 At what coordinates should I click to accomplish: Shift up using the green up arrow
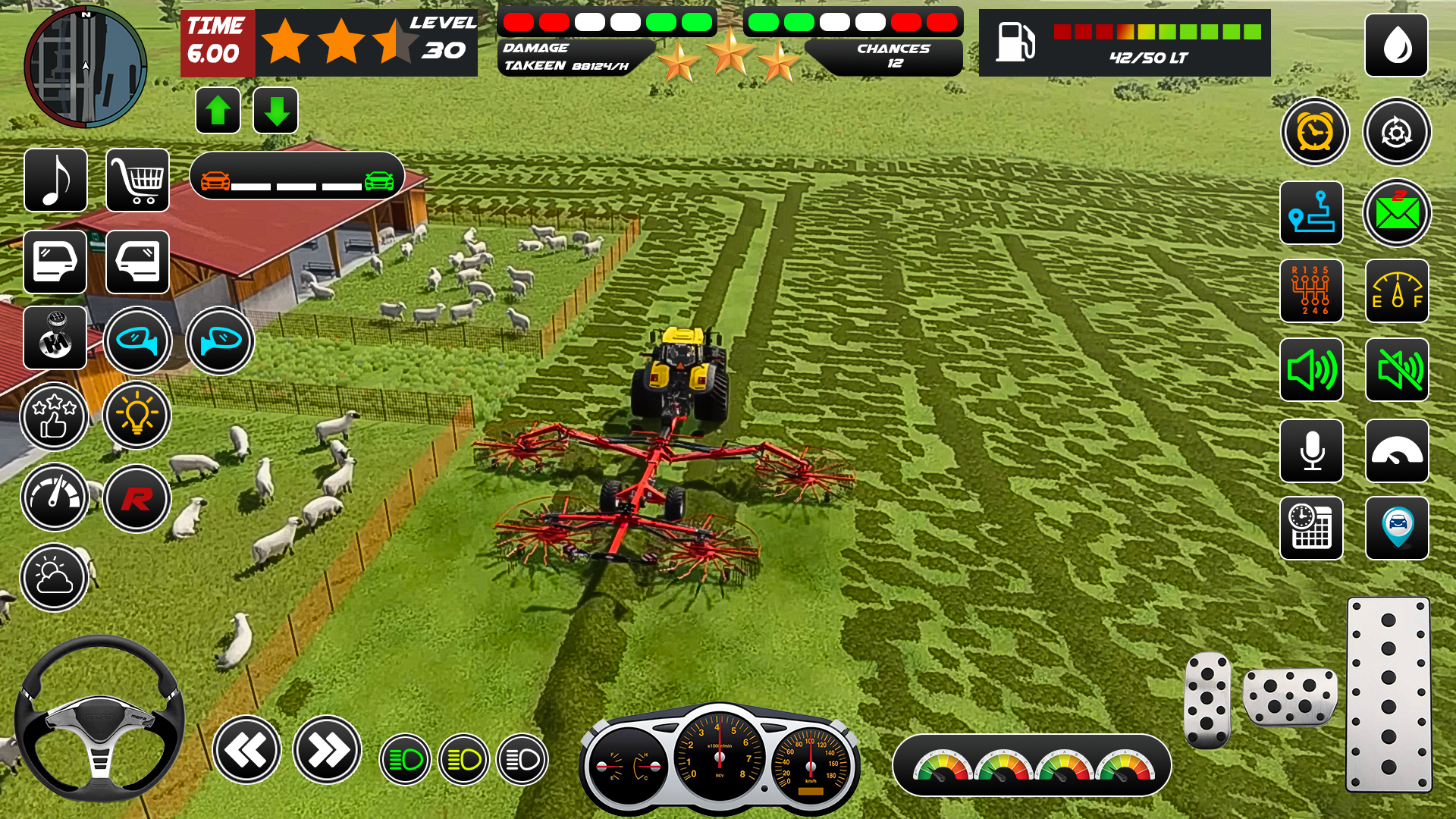pos(218,108)
